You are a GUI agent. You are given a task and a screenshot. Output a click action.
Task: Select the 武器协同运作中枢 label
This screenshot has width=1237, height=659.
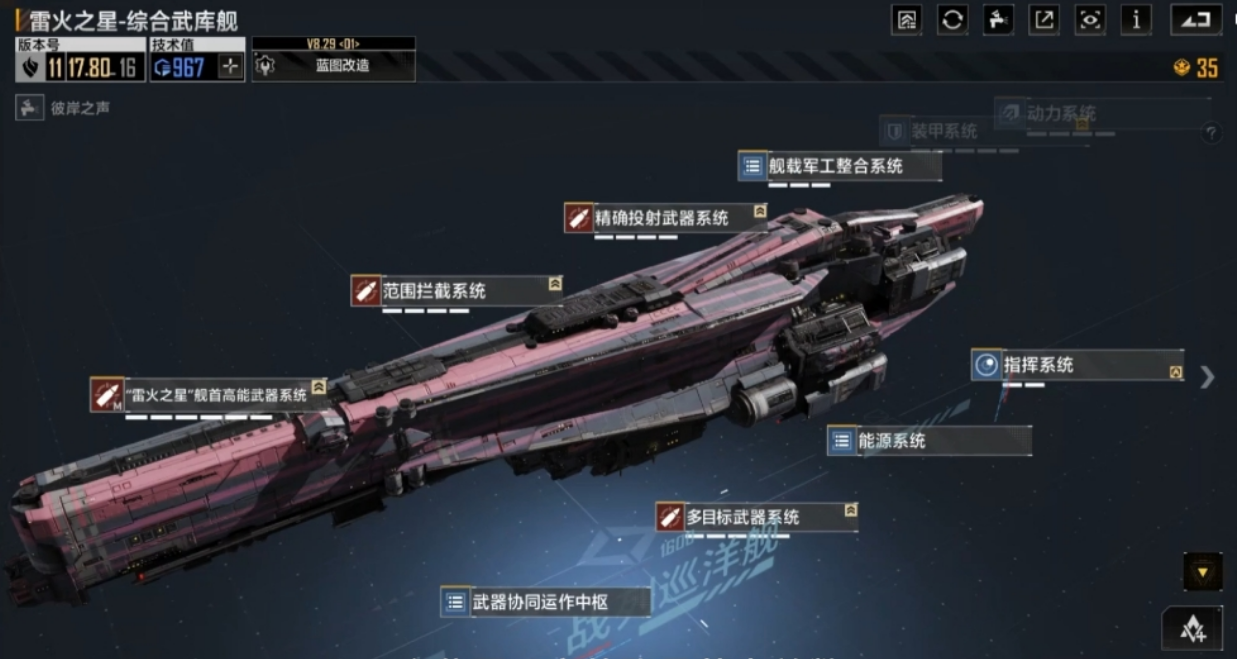544,602
